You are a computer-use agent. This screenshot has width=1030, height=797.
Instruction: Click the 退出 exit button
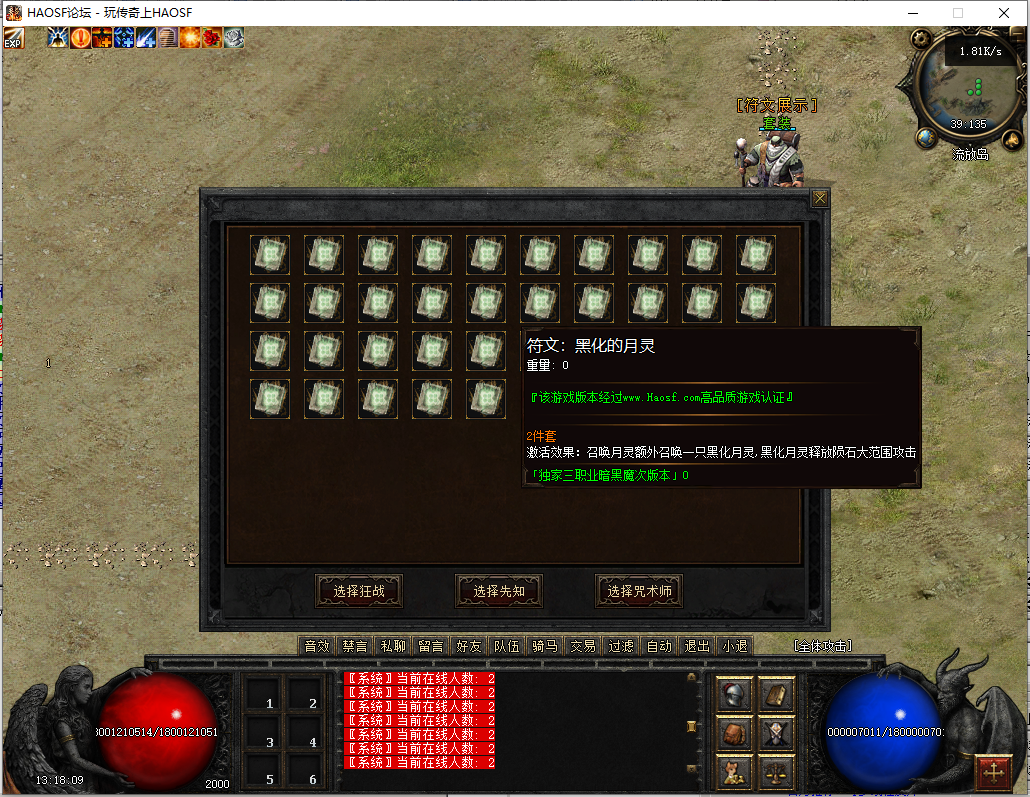coord(697,646)
